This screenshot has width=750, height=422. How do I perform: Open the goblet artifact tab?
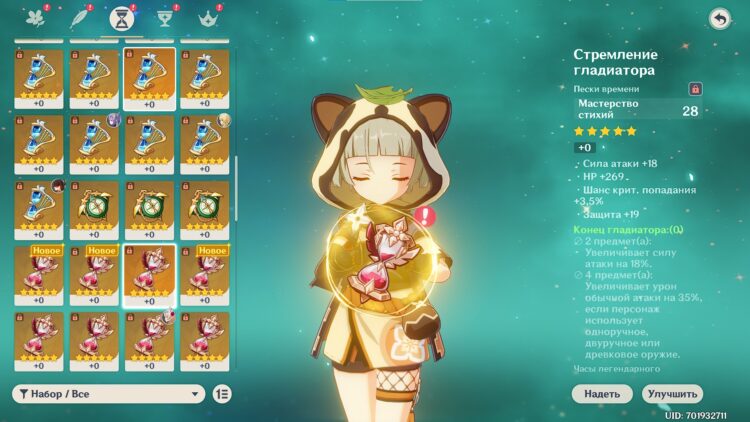[167, 18]
